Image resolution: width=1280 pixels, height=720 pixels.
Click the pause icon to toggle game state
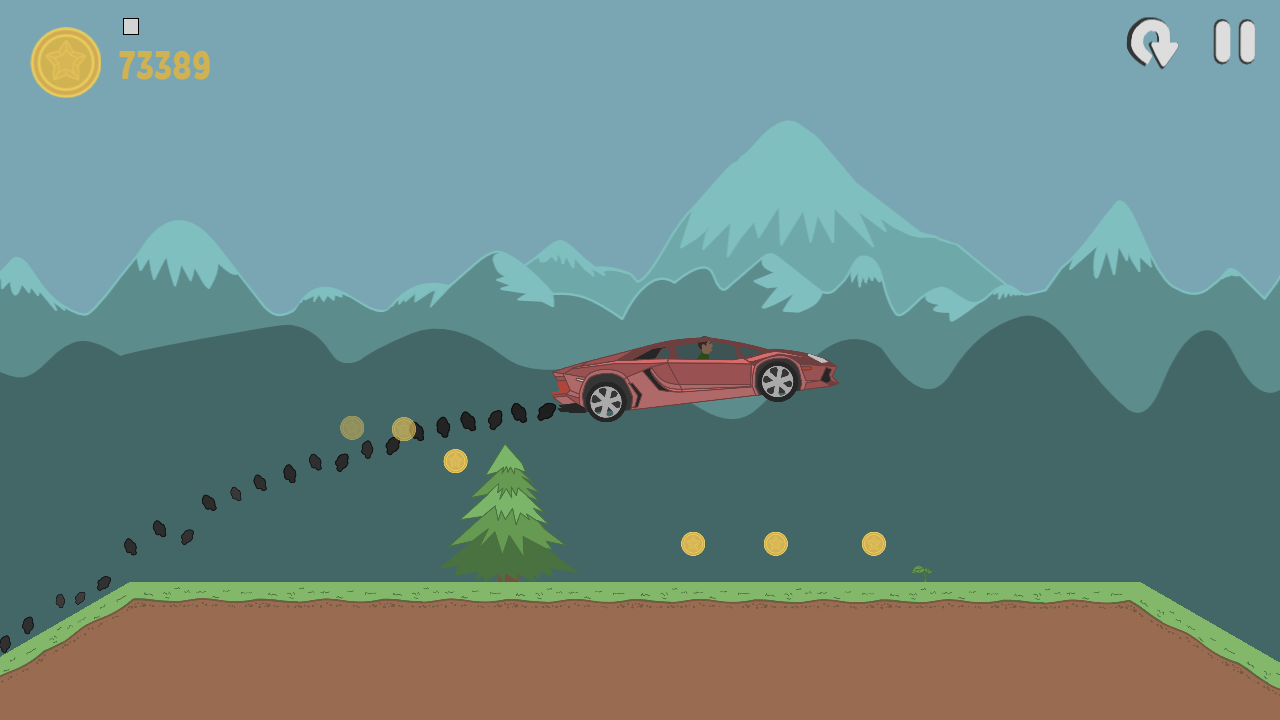coord(1232,43)
